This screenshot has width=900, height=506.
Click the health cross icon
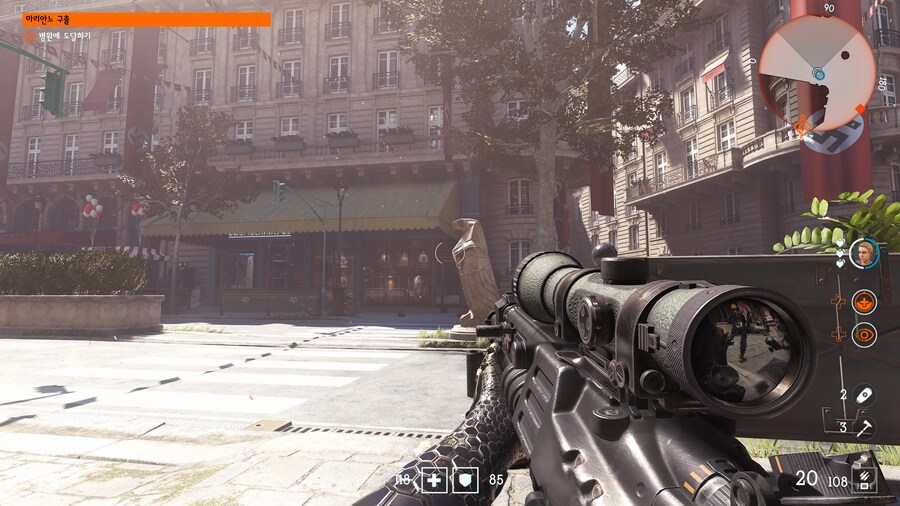[x=434, y=480]
